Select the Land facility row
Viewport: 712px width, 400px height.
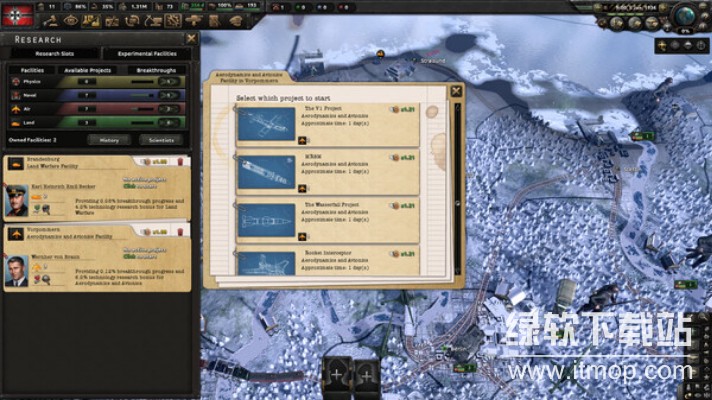point(98,122)
